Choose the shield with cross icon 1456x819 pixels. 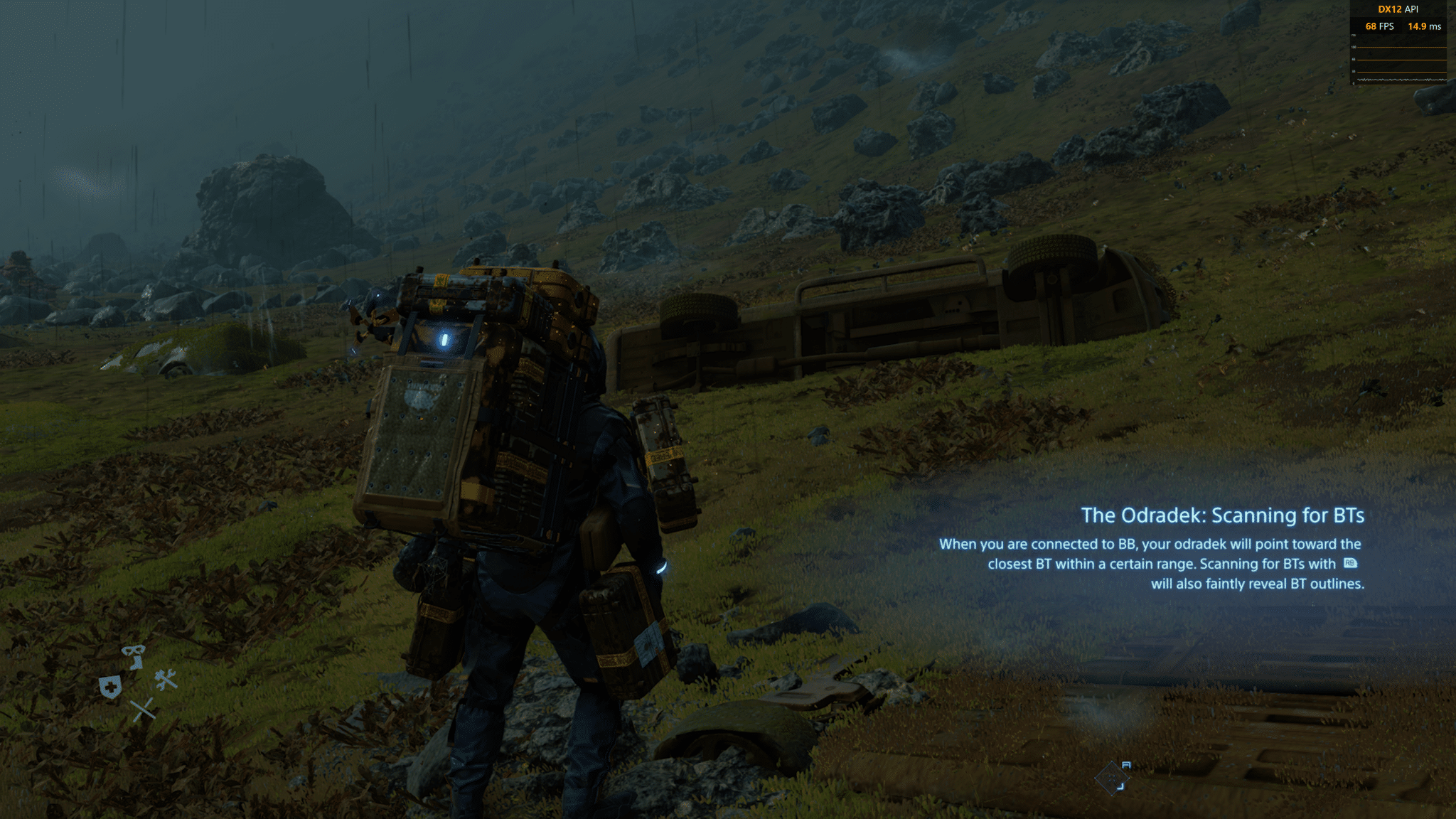coord(110,687)
